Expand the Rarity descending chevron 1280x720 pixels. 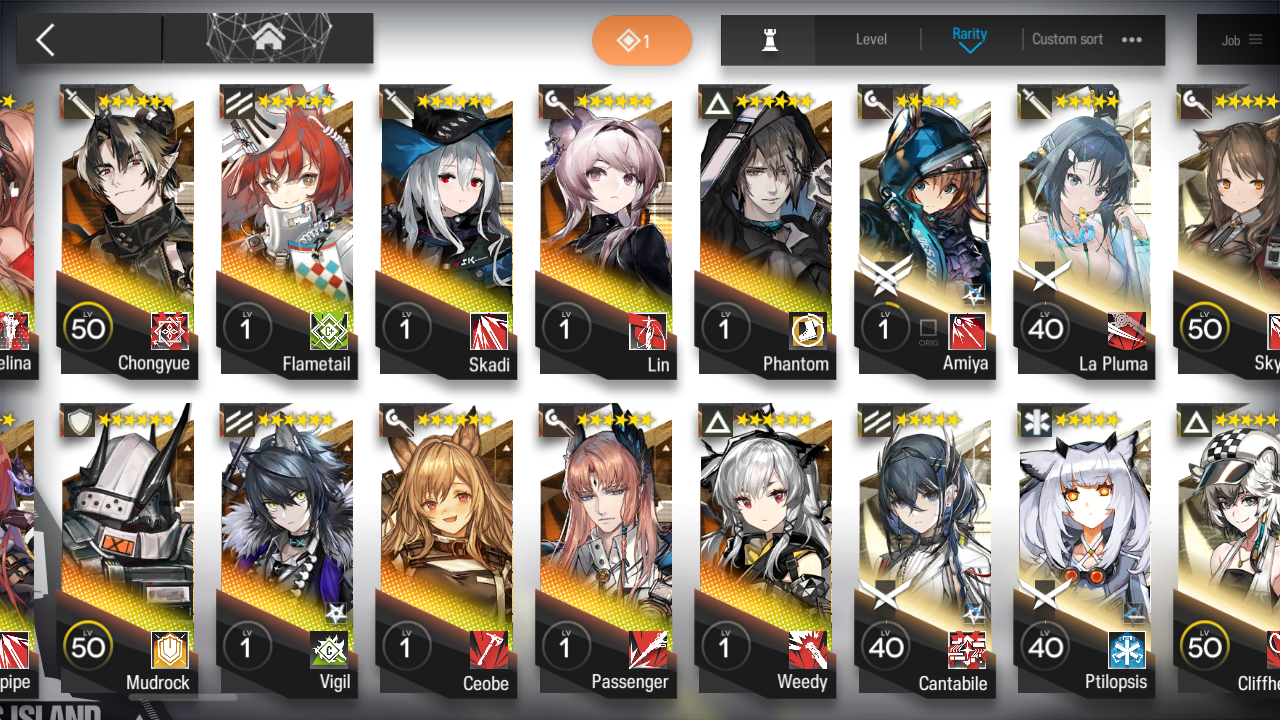[x=969, y=47]
